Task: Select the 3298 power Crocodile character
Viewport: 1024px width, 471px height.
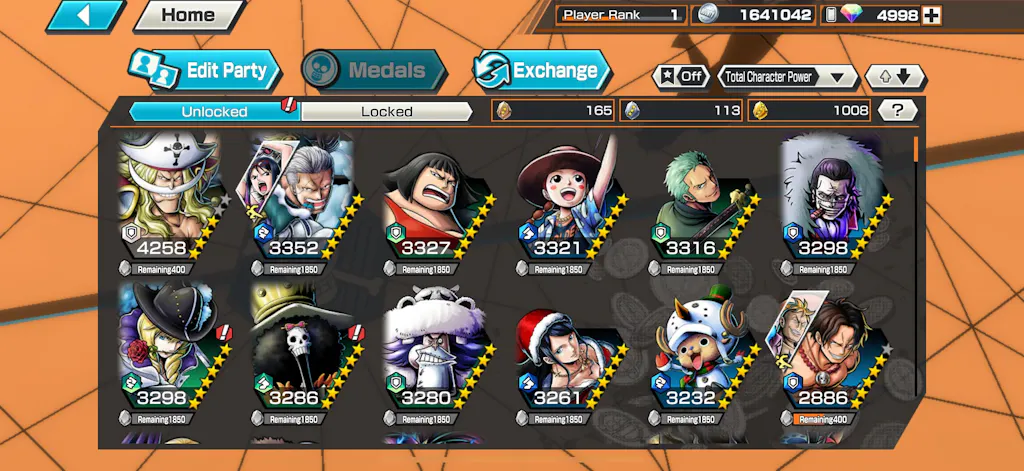Action: (829, 205)
